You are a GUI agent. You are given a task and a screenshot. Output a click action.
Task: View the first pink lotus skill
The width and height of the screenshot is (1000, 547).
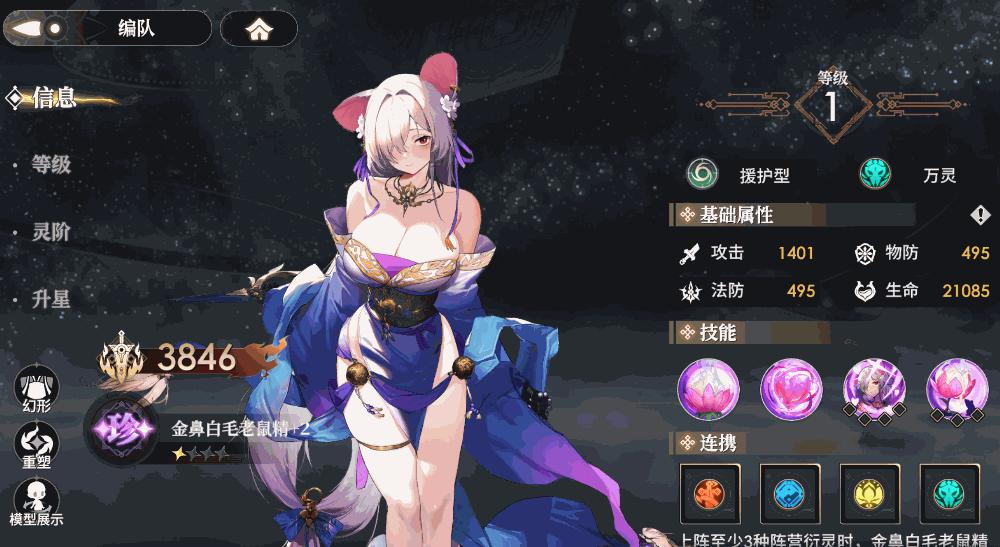point(708,388)
